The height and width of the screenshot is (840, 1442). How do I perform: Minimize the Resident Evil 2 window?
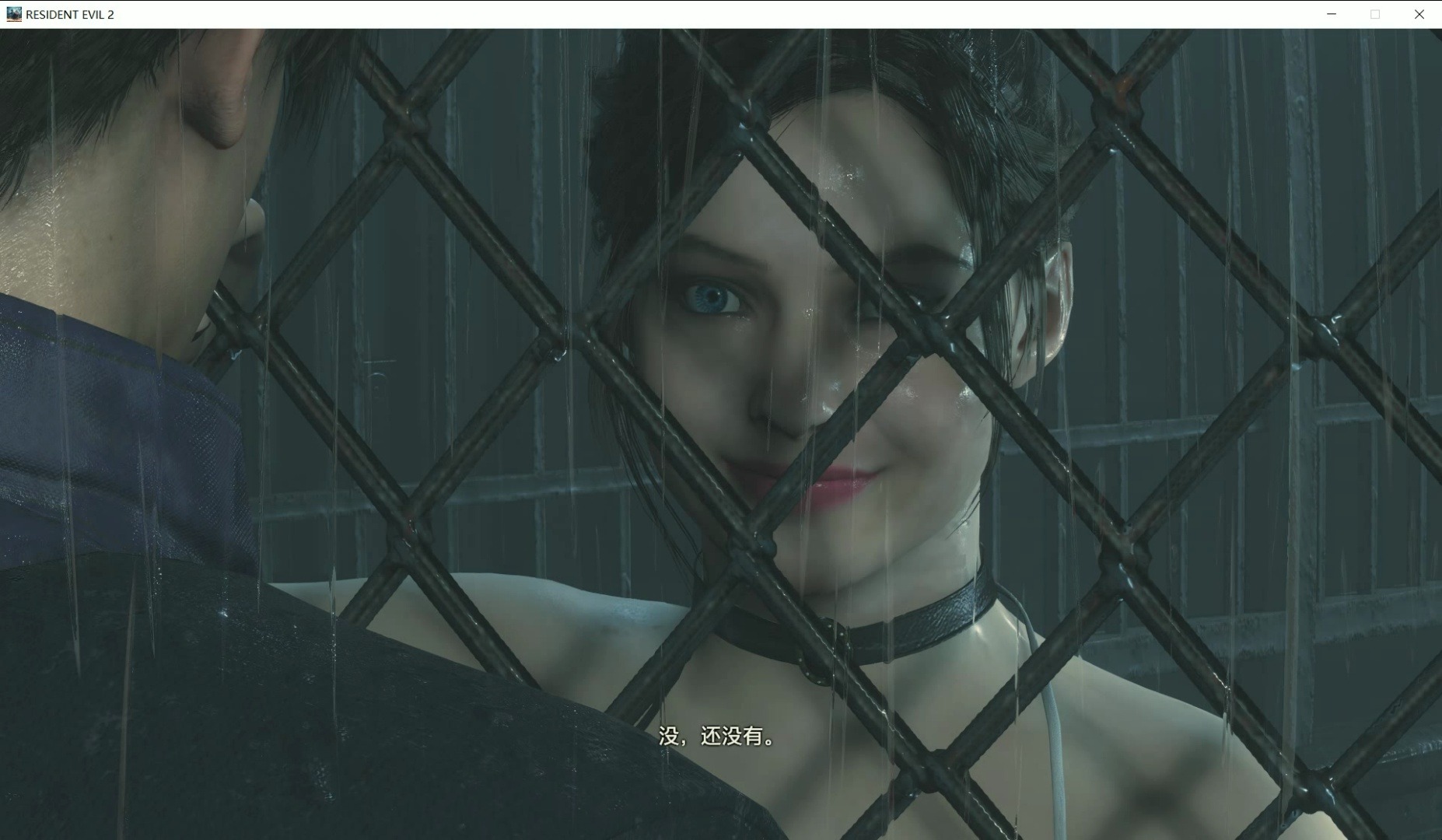pos(1331,14)
